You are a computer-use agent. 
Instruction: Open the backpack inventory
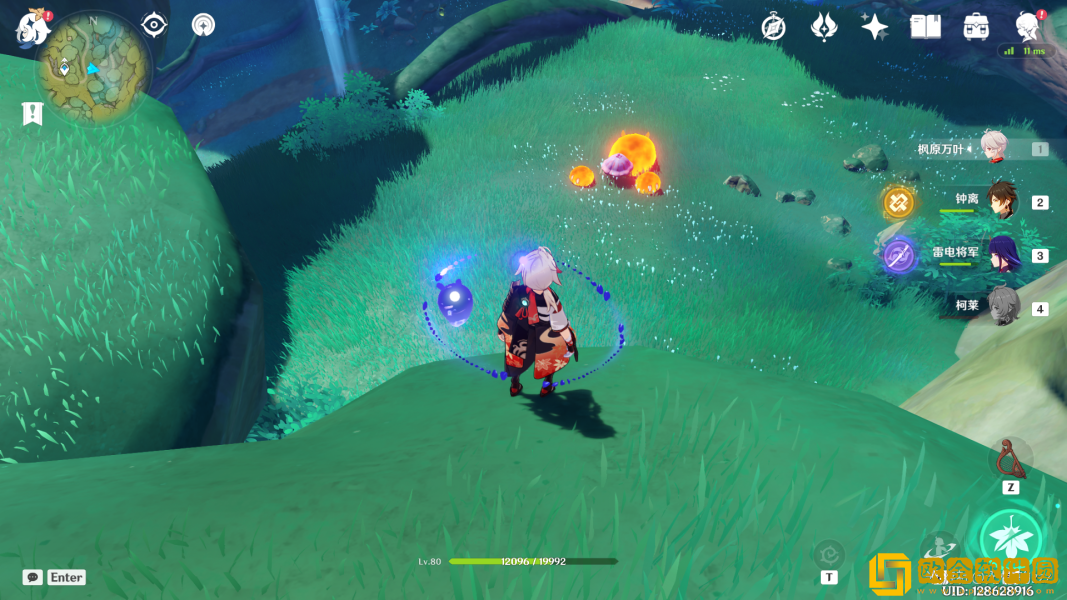tap(977, 27)
